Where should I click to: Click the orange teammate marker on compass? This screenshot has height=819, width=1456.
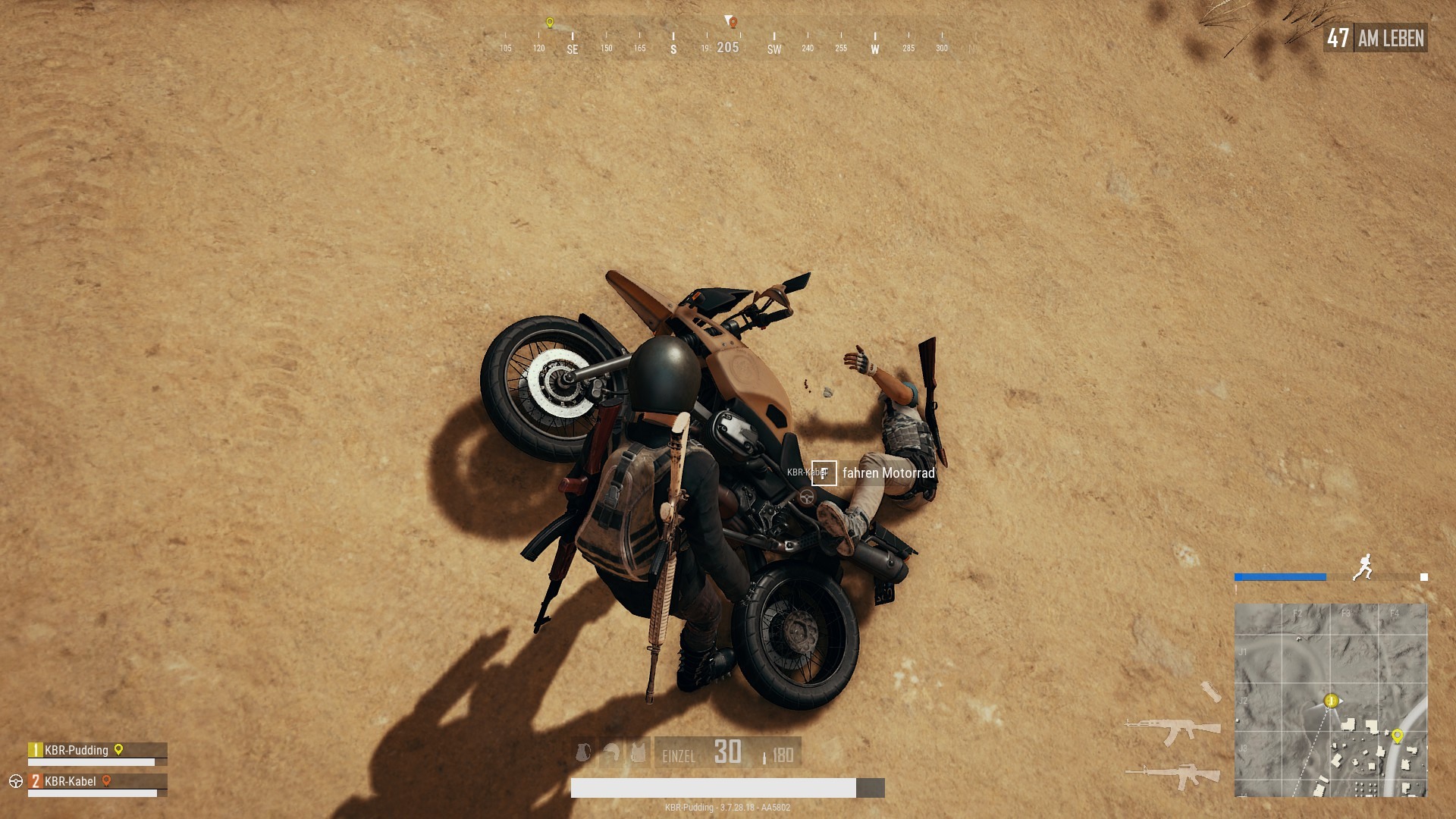[x=733, y=23]
